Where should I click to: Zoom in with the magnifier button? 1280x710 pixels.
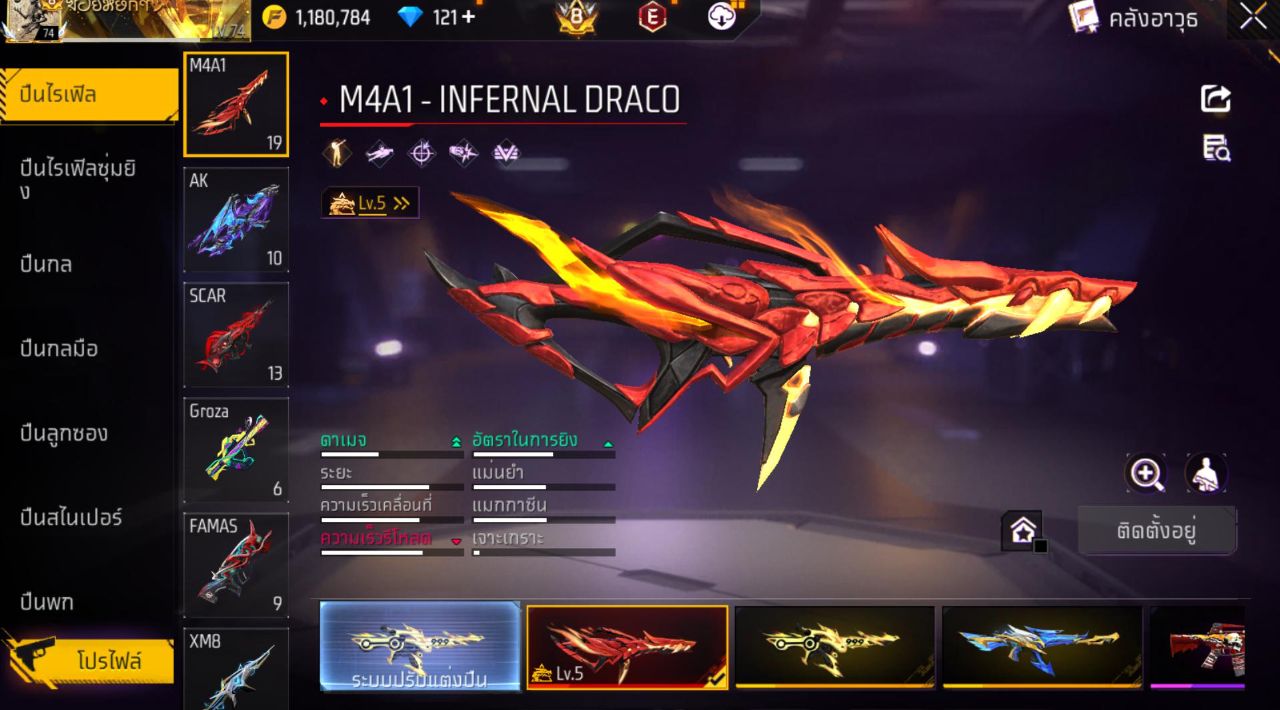[1146, 473]
